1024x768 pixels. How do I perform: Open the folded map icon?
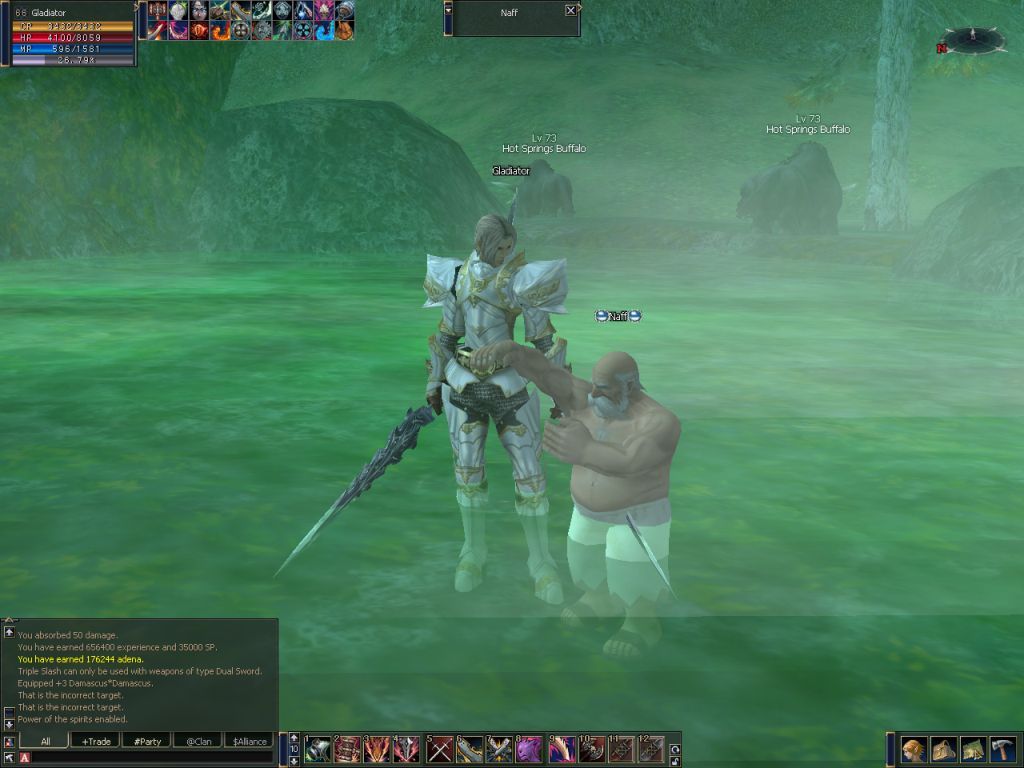tap(974, 750)
